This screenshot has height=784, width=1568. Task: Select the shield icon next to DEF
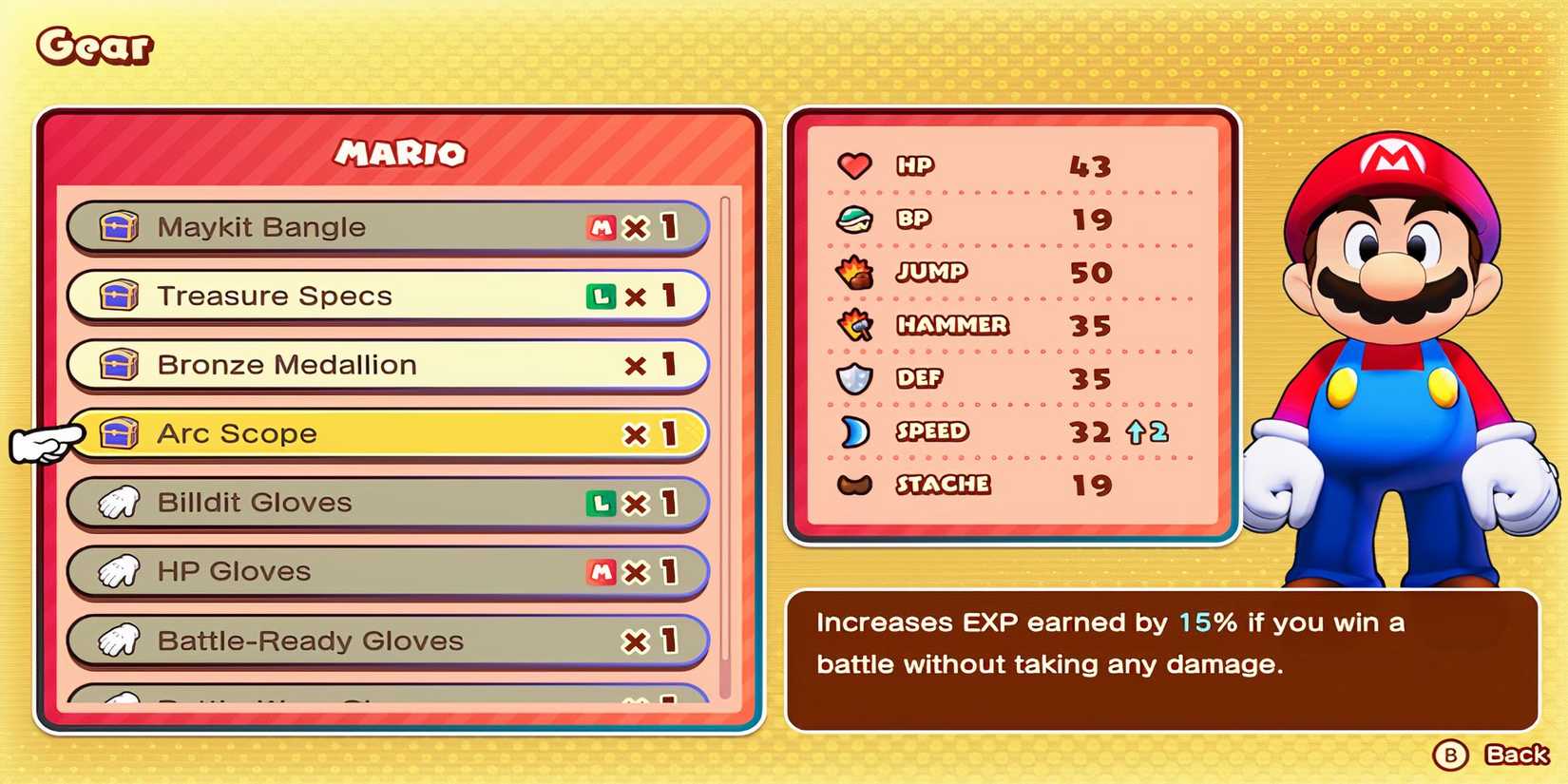tap(854, 377)
